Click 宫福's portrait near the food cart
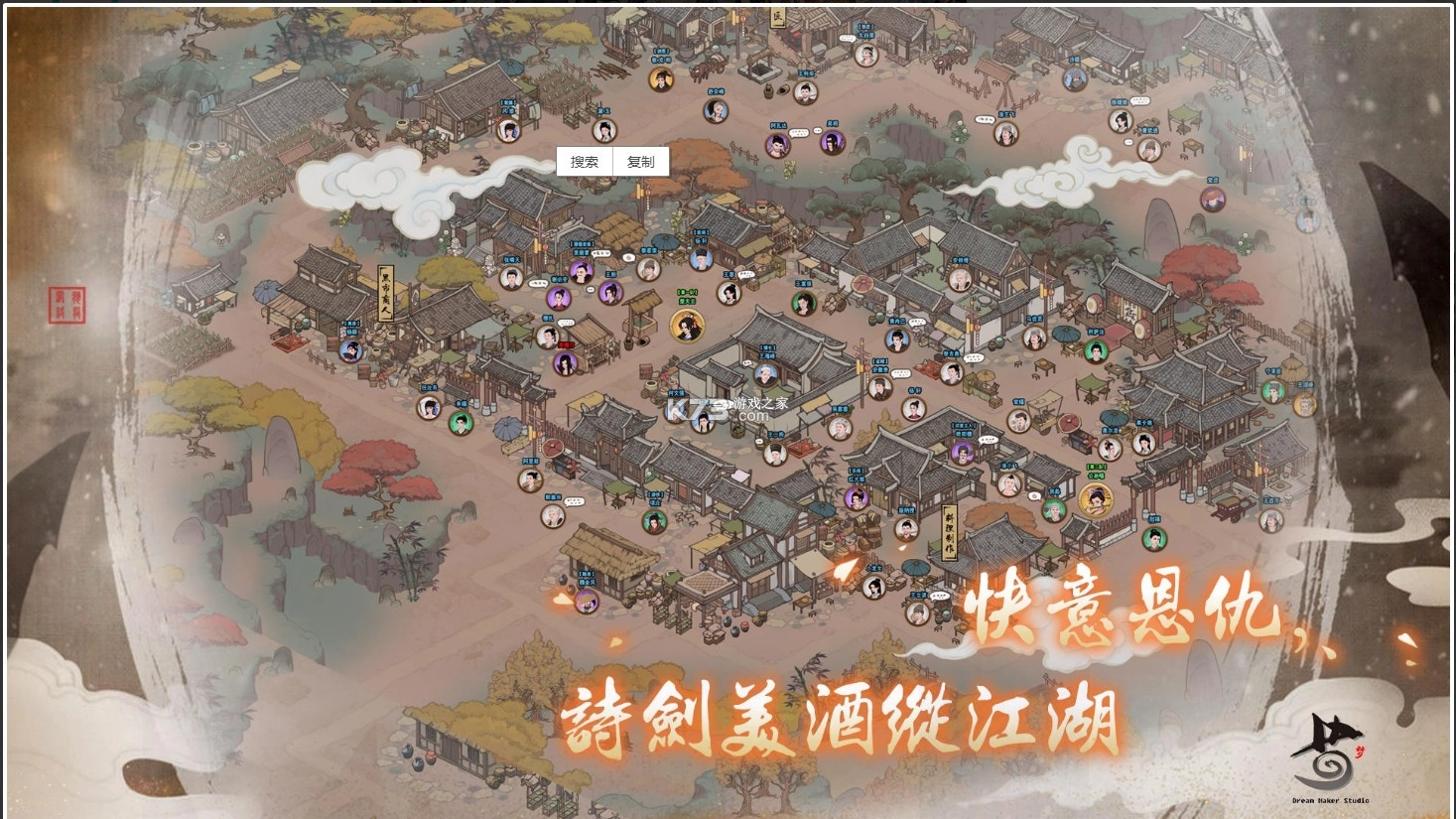 (x=1019, y=420)
